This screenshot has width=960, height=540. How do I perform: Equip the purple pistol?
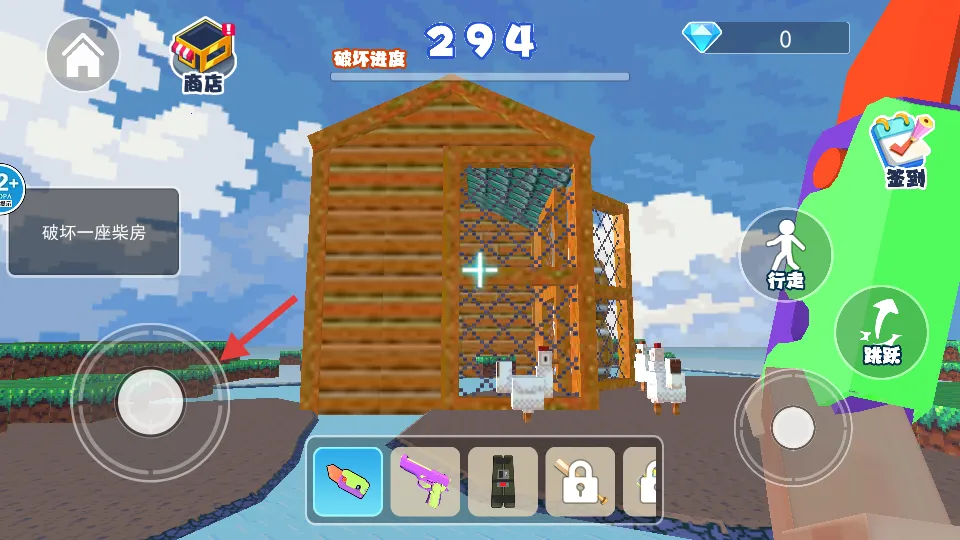[425, 481]
